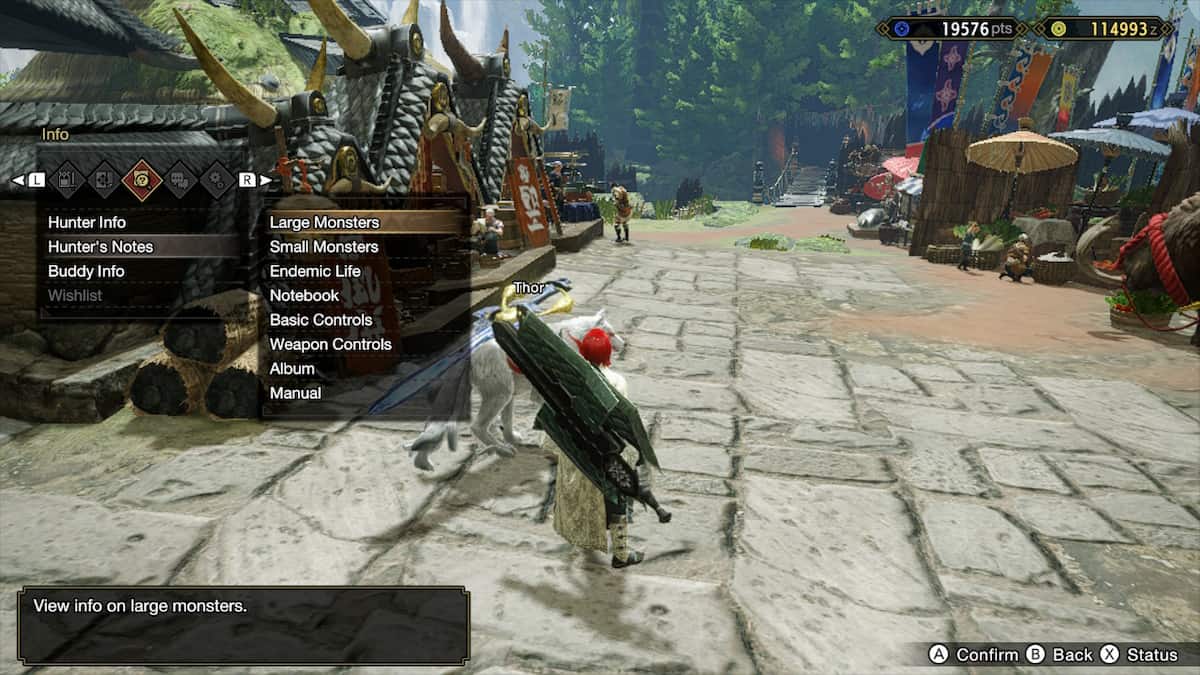View the Large Monsters notes
The width and height of the screenshot is (1200, 675).
[324, 222]
